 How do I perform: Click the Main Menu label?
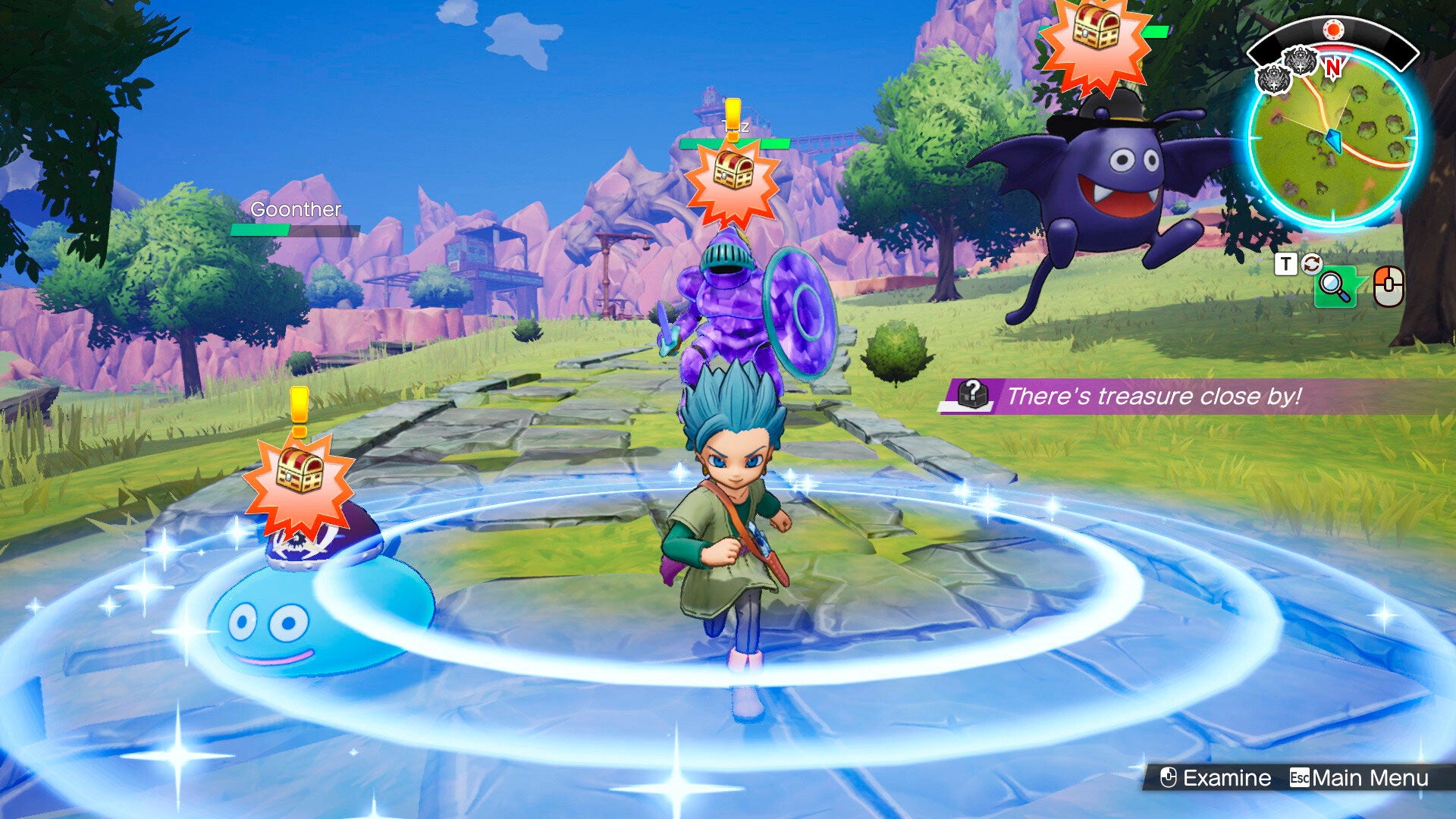pos(1370,778)
